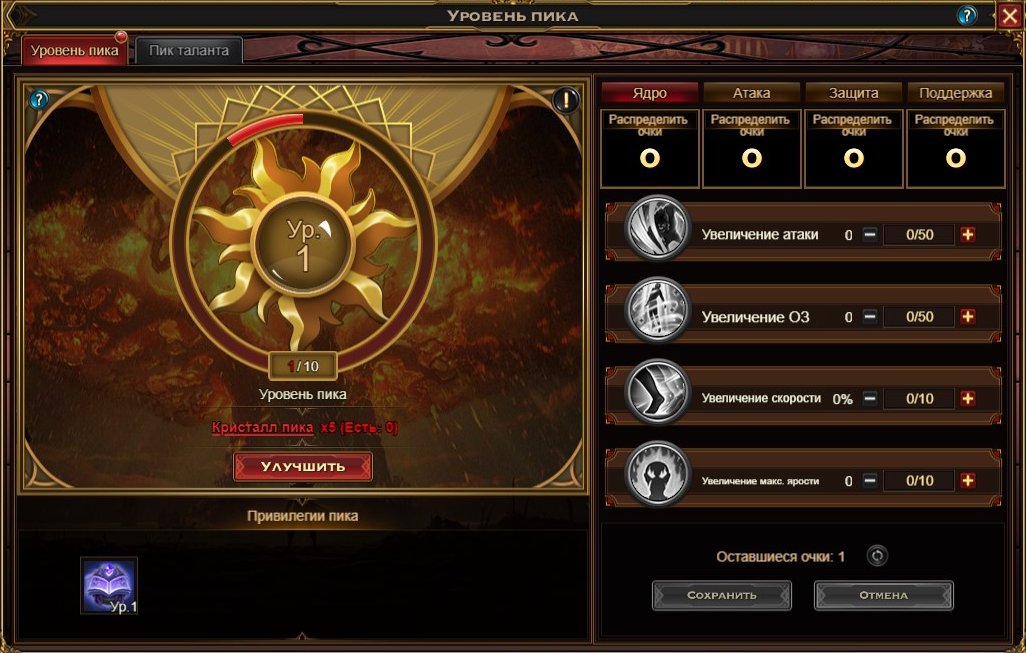The image size is (1026, 653).
Task: Switch to the Пик таланта tab
Action: (189, 50)
